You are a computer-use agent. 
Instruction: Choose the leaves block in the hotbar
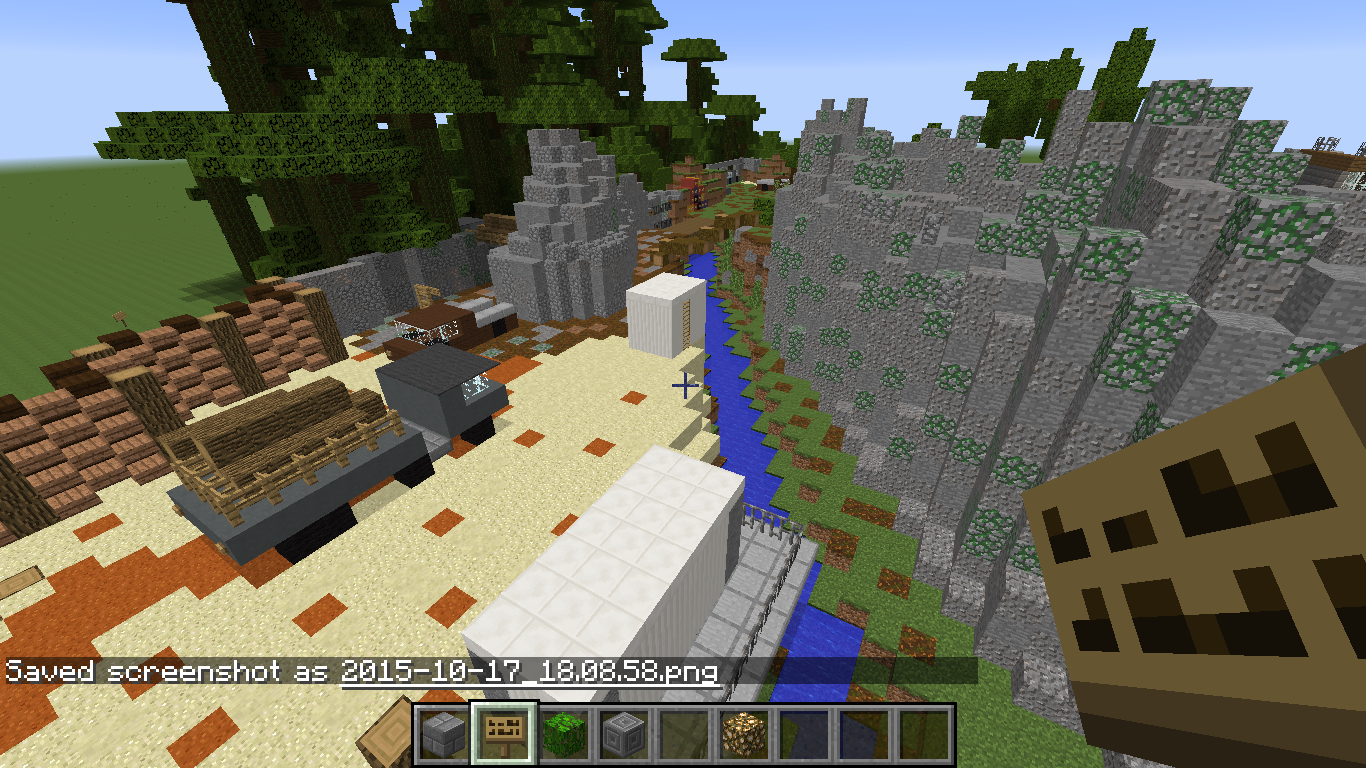tap(564, 735)
